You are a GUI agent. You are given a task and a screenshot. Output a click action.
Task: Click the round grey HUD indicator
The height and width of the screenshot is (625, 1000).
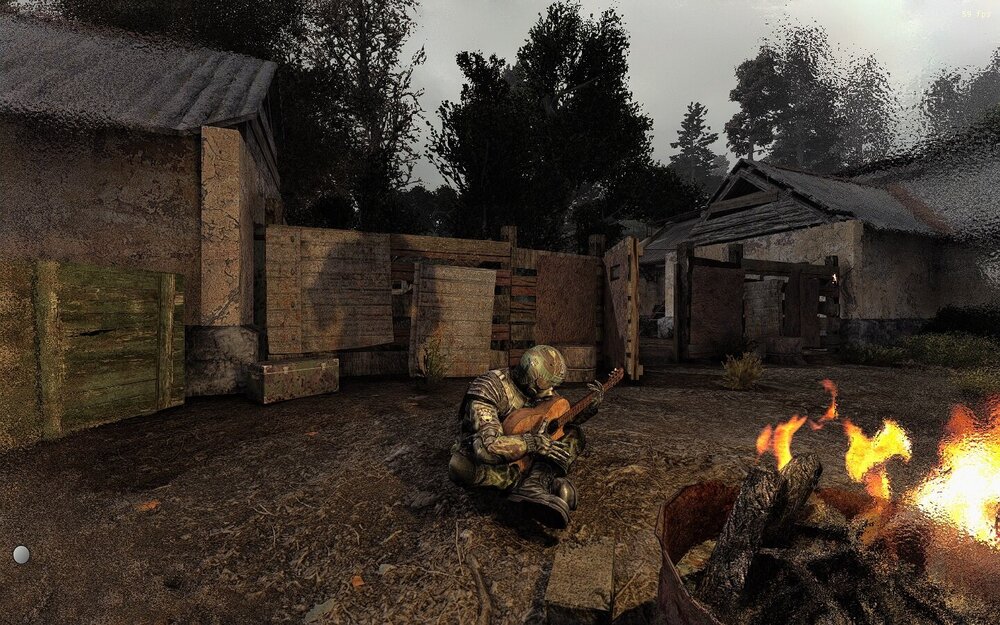click(x=21, y=554)
